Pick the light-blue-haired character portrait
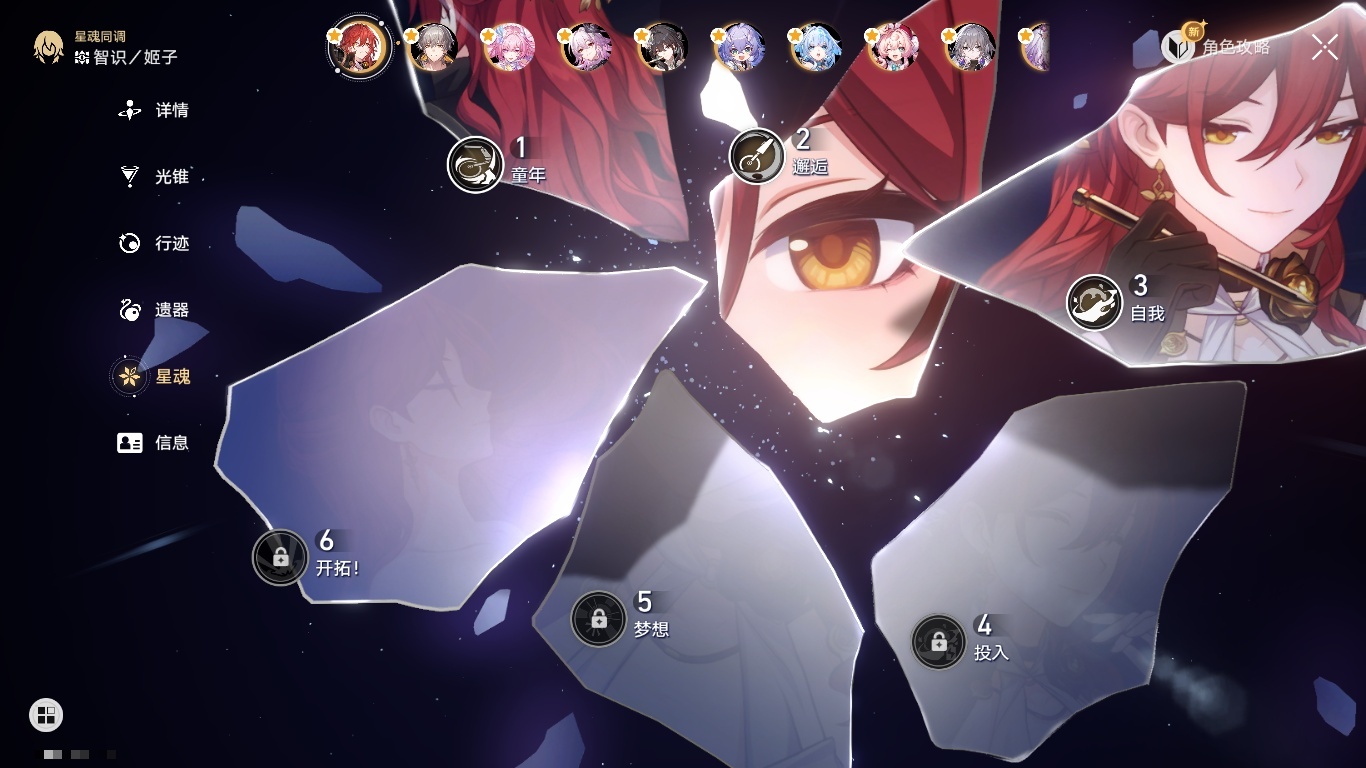This screenshot has height=768, width=1366. 817,47
